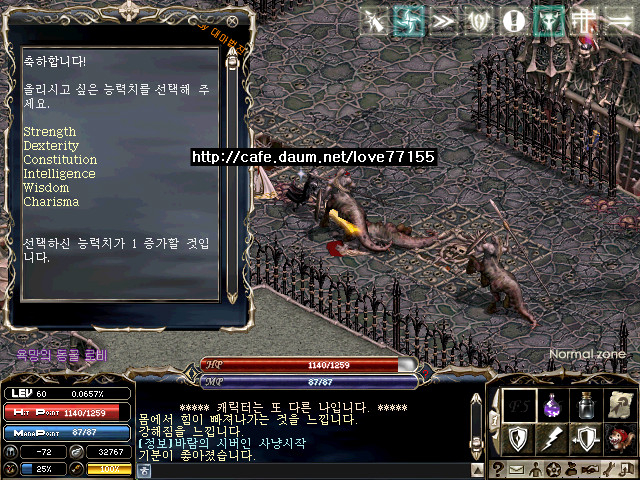
Task: Choose the Wisdom option
Action: pyautogui.click(x=46, y=188)
